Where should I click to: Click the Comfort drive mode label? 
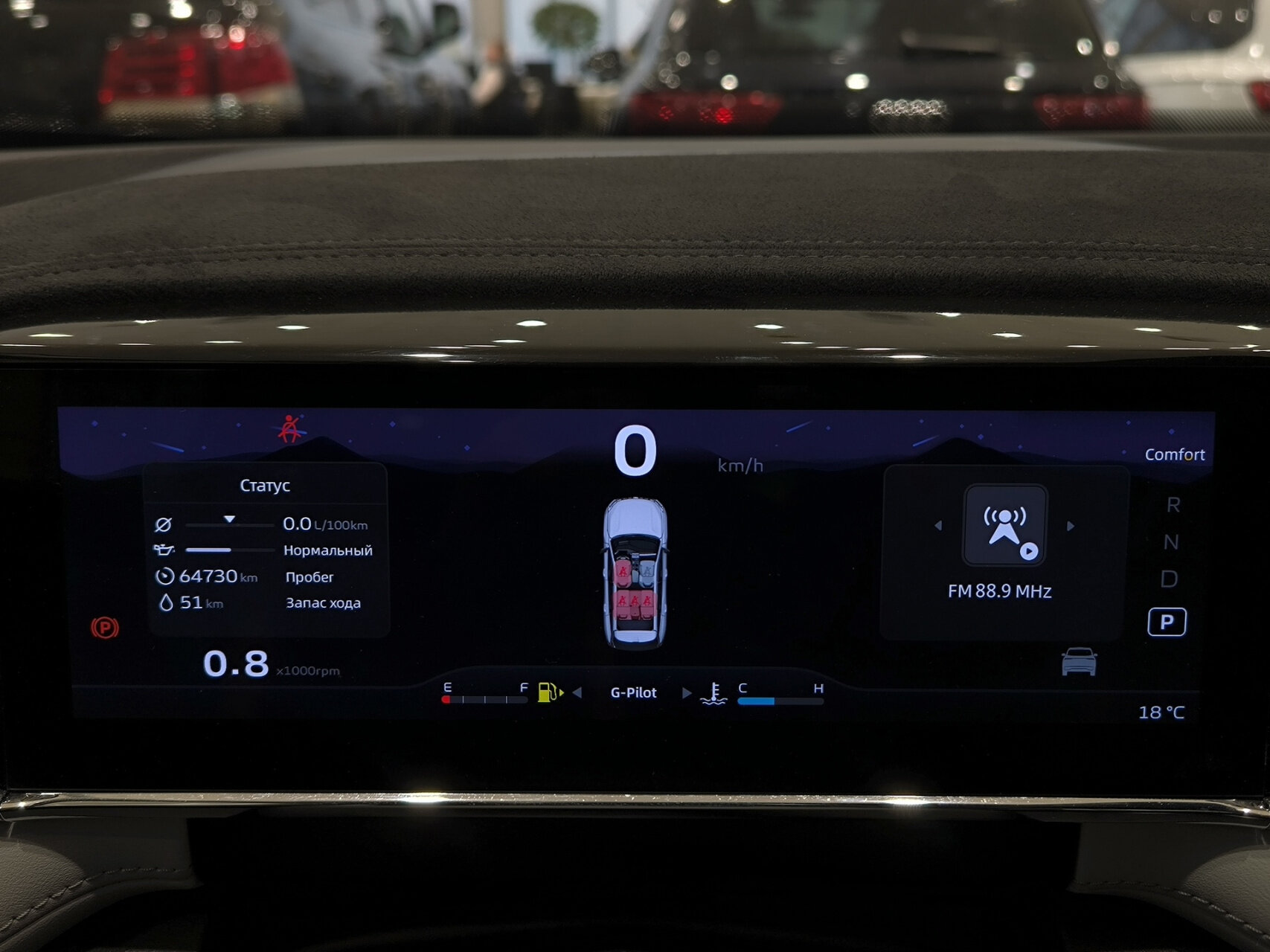point(1174,454)
